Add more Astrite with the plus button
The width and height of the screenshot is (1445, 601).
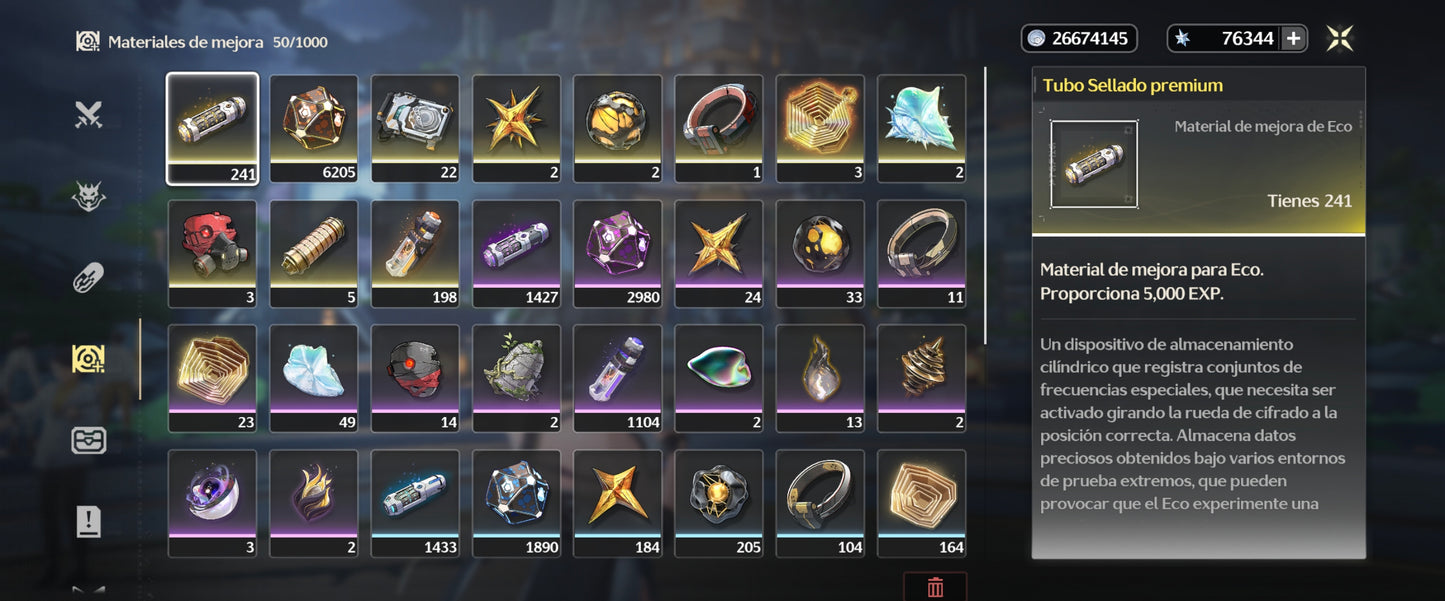(x=1293, y=39)
